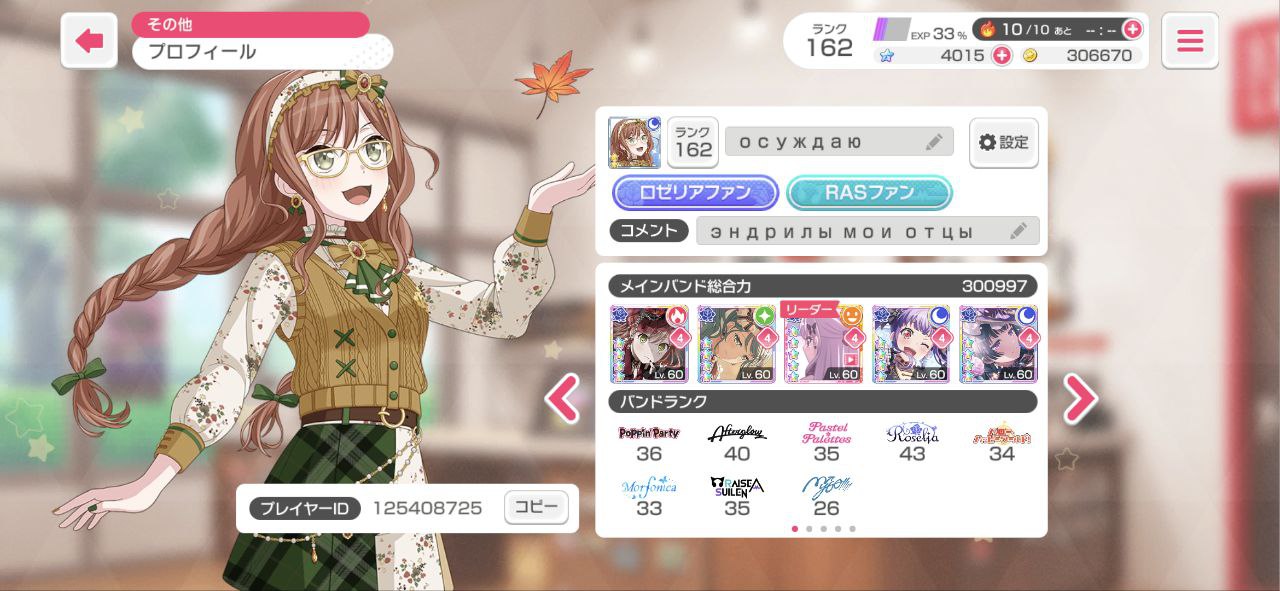Show the next profile page with right arrow
Image resolution: width=1280 pixels, height=591 pixels.
pos(1080,398)
